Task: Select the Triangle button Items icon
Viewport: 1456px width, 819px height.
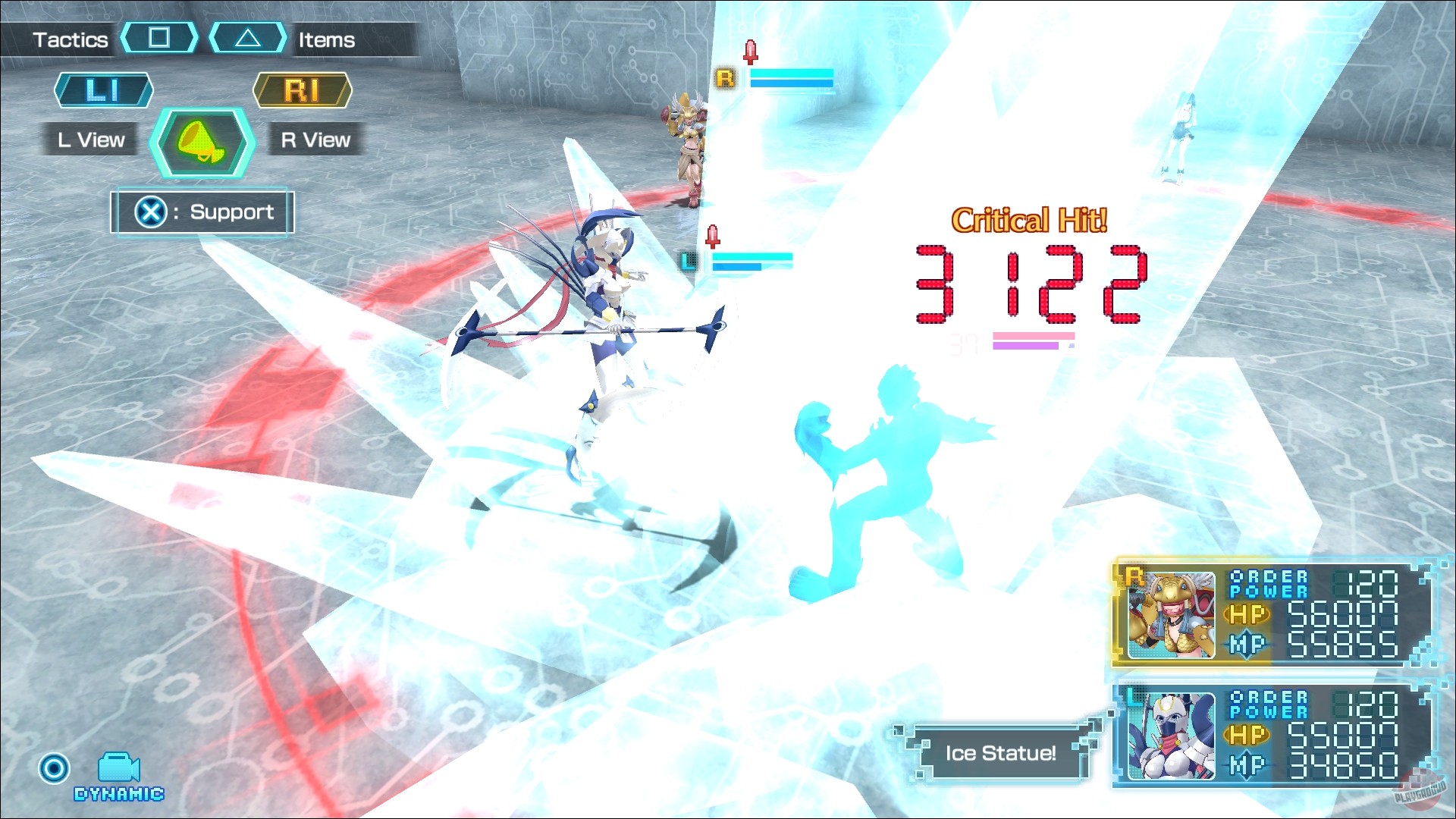Action: (x=248, y=36)
